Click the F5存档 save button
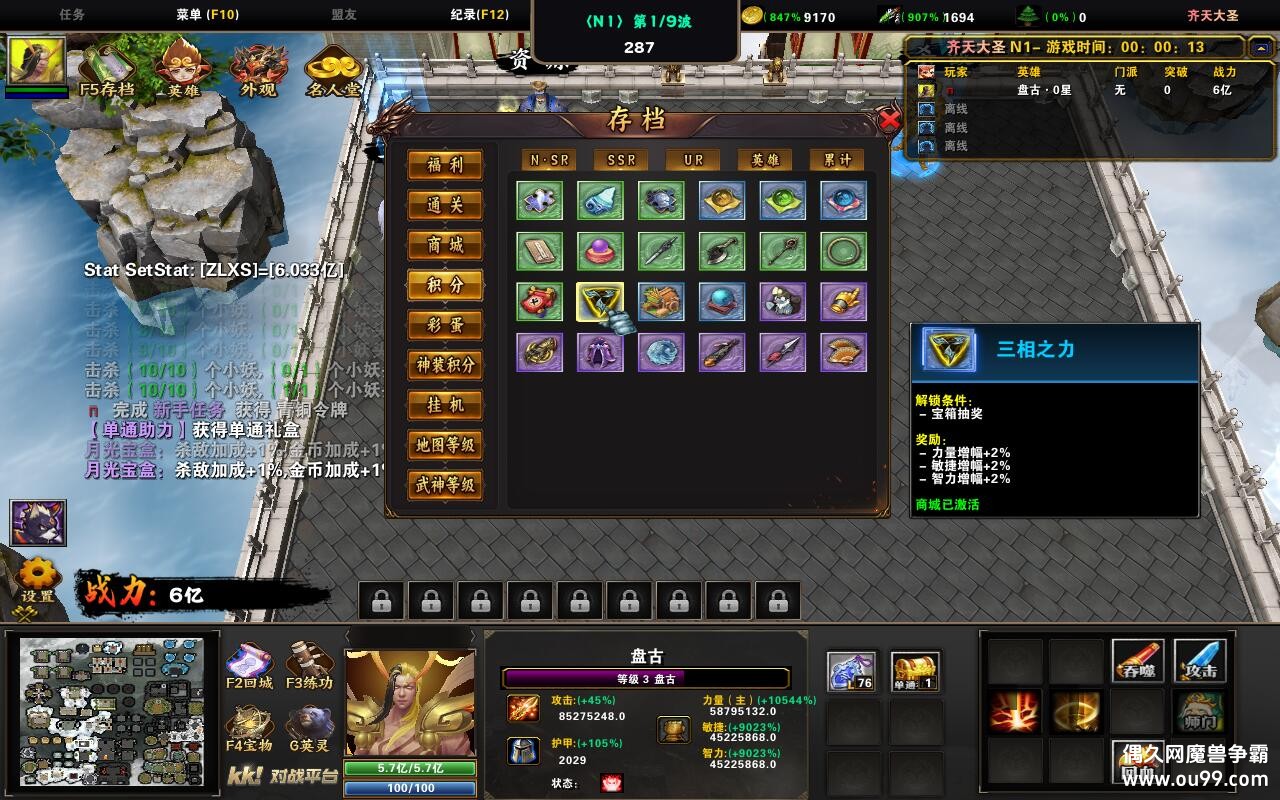This screenshot has width=1280, height=800. pyautogui.click(x=107, y=68)
